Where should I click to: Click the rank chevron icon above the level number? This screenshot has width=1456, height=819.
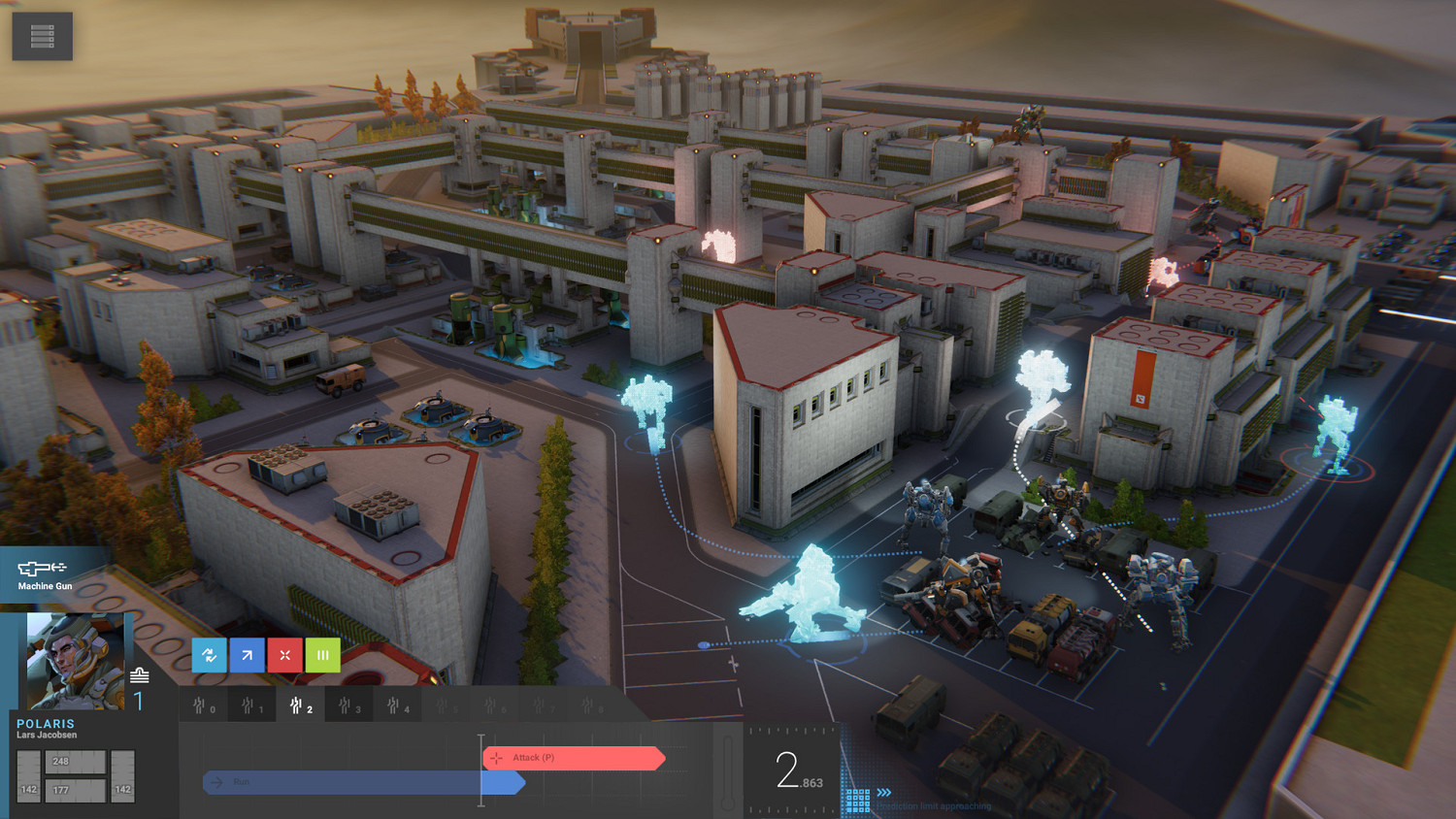click(140, 675)
